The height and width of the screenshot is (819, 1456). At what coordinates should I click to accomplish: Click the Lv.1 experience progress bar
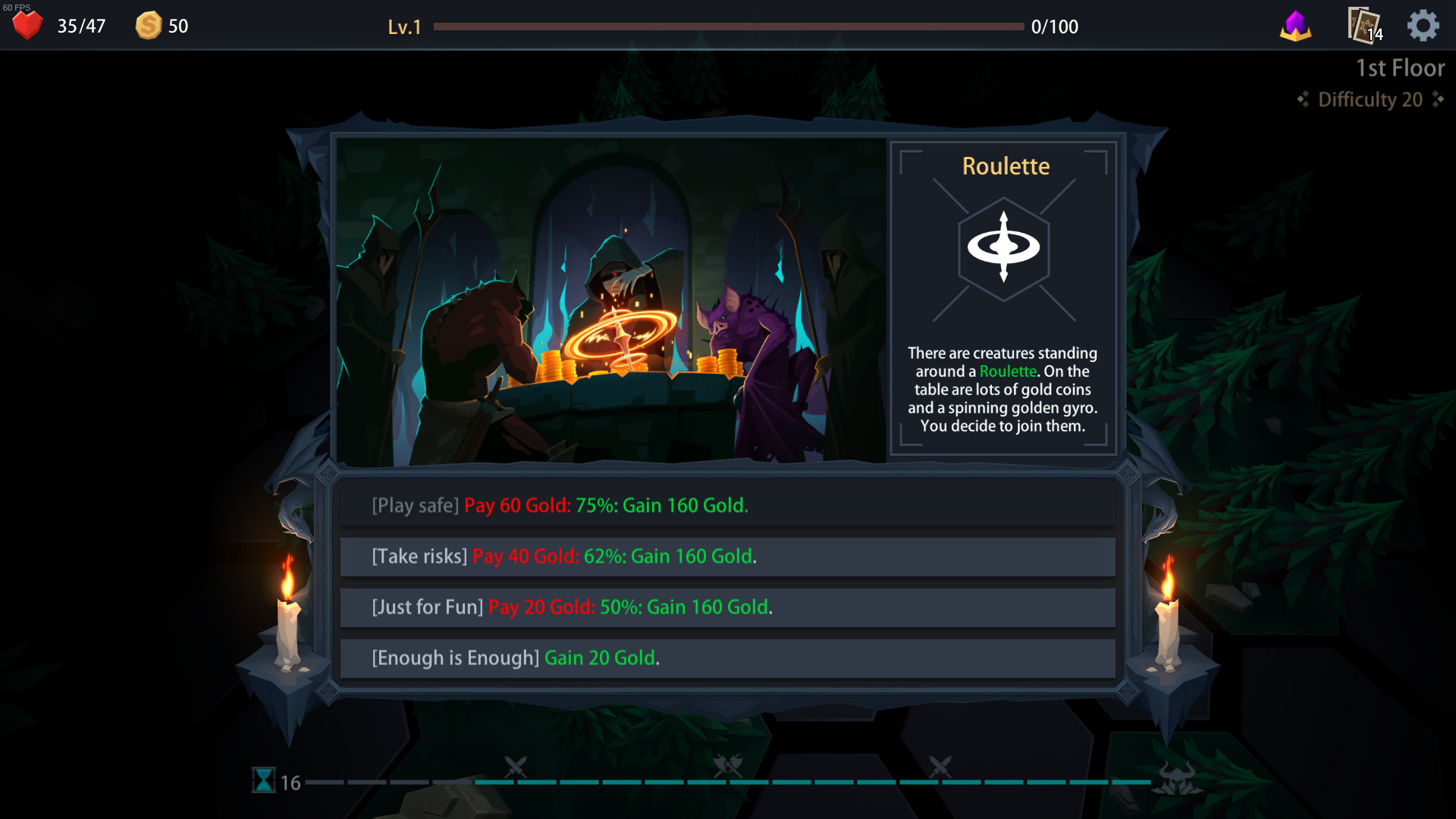point(726,25)
